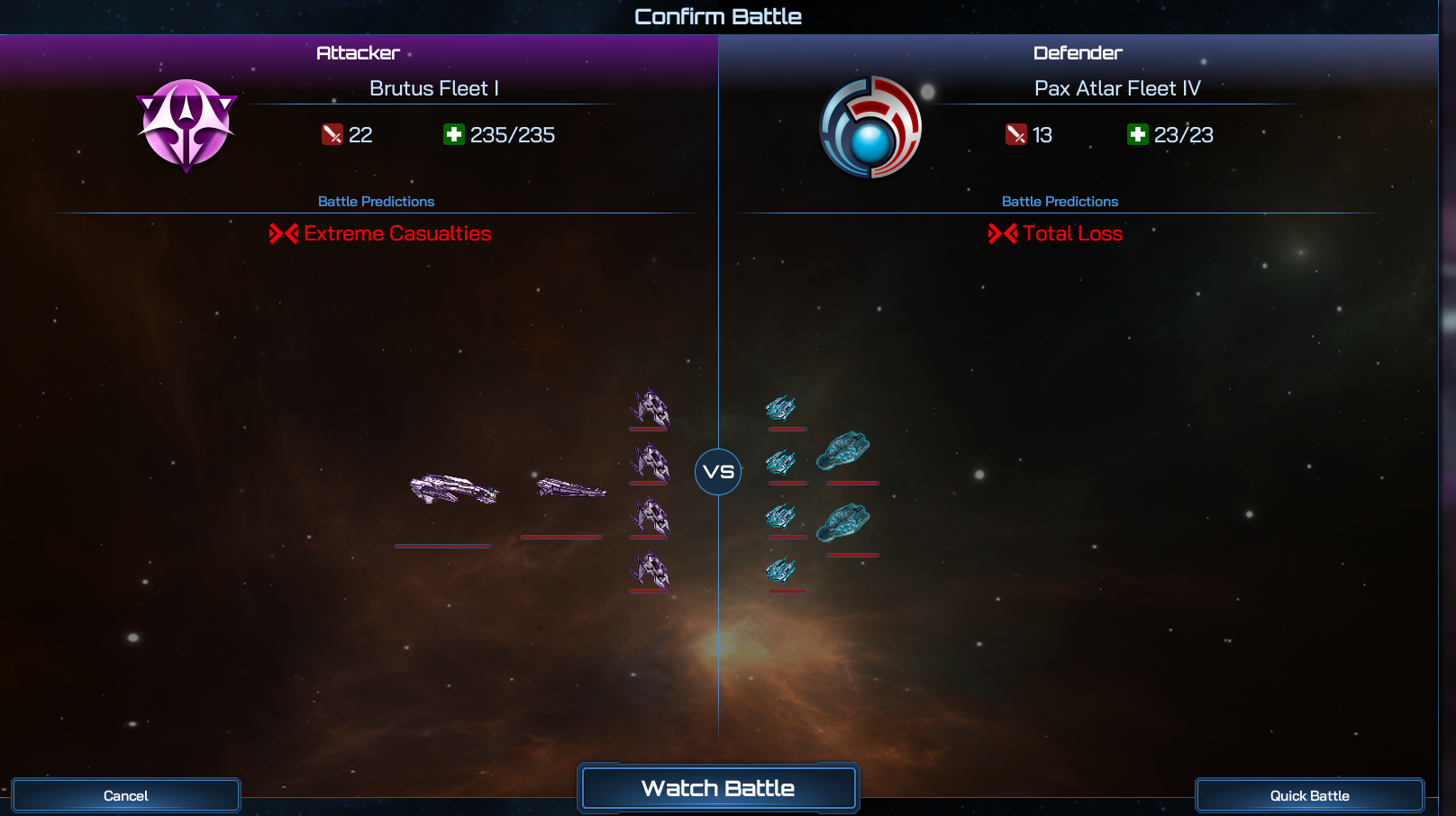Click the defender's red and blue faction emblem

pos(870,127)
